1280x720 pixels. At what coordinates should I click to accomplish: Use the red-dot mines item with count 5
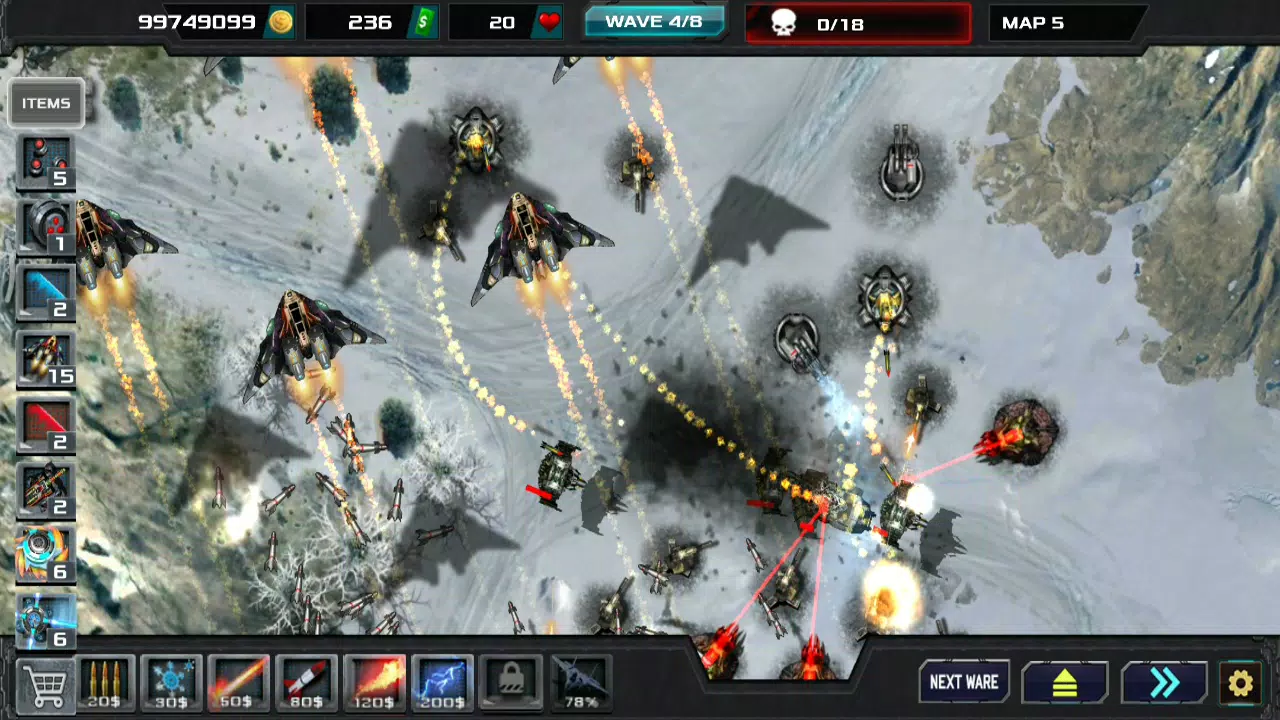coord(46,162)
